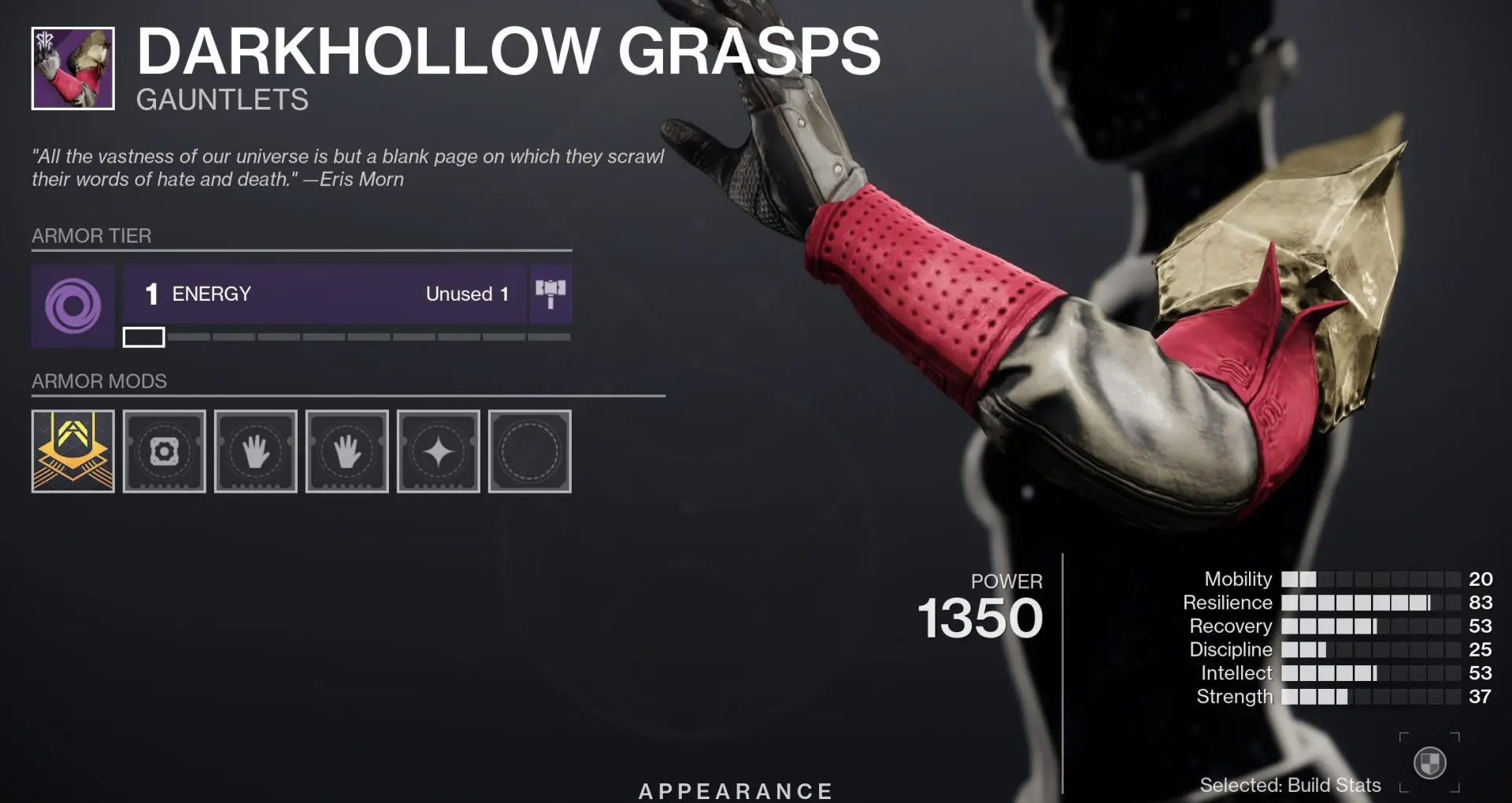Viewport: 1512px width, 803px height.
Task: Select the golden ornament mod socket
Action: (x=72, y=450)
